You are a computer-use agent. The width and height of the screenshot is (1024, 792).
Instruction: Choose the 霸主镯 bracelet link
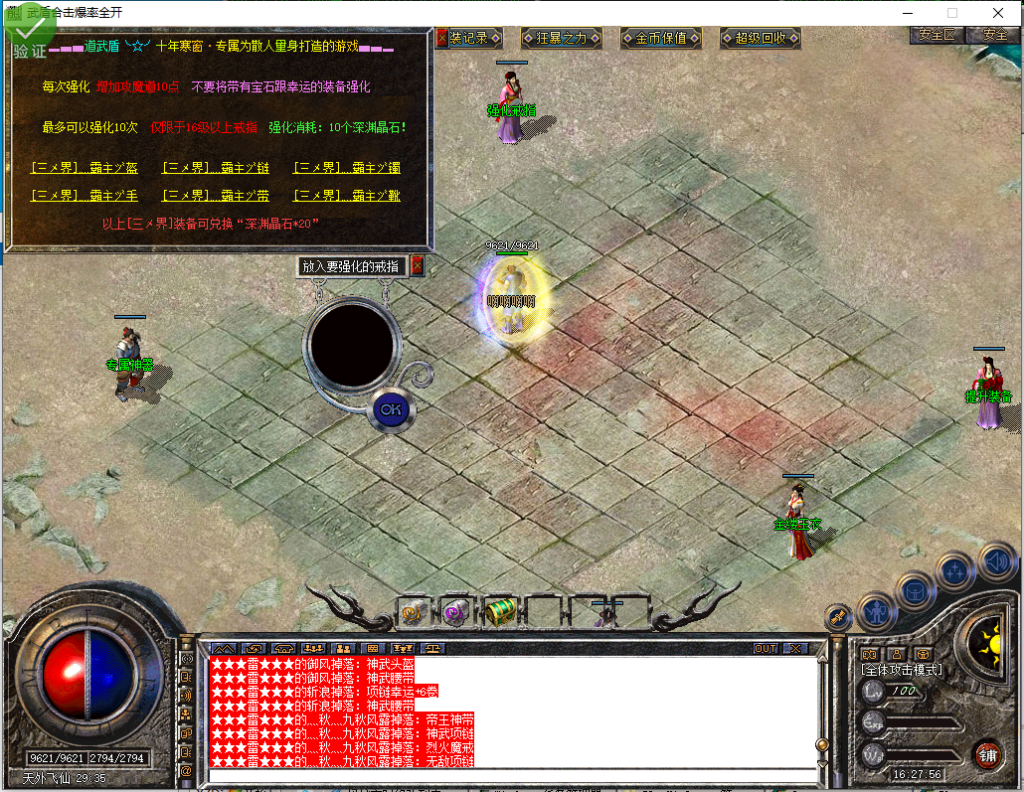346,168
